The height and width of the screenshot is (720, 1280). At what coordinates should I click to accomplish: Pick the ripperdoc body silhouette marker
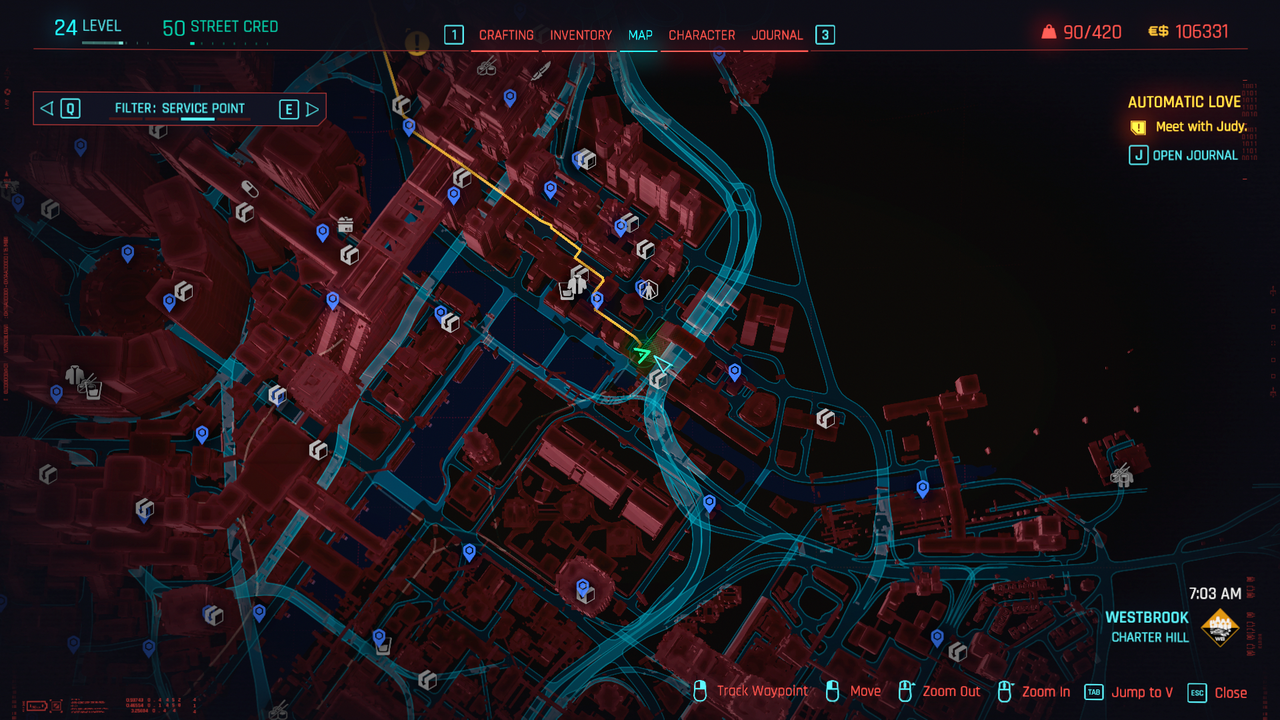coord(649,290)
